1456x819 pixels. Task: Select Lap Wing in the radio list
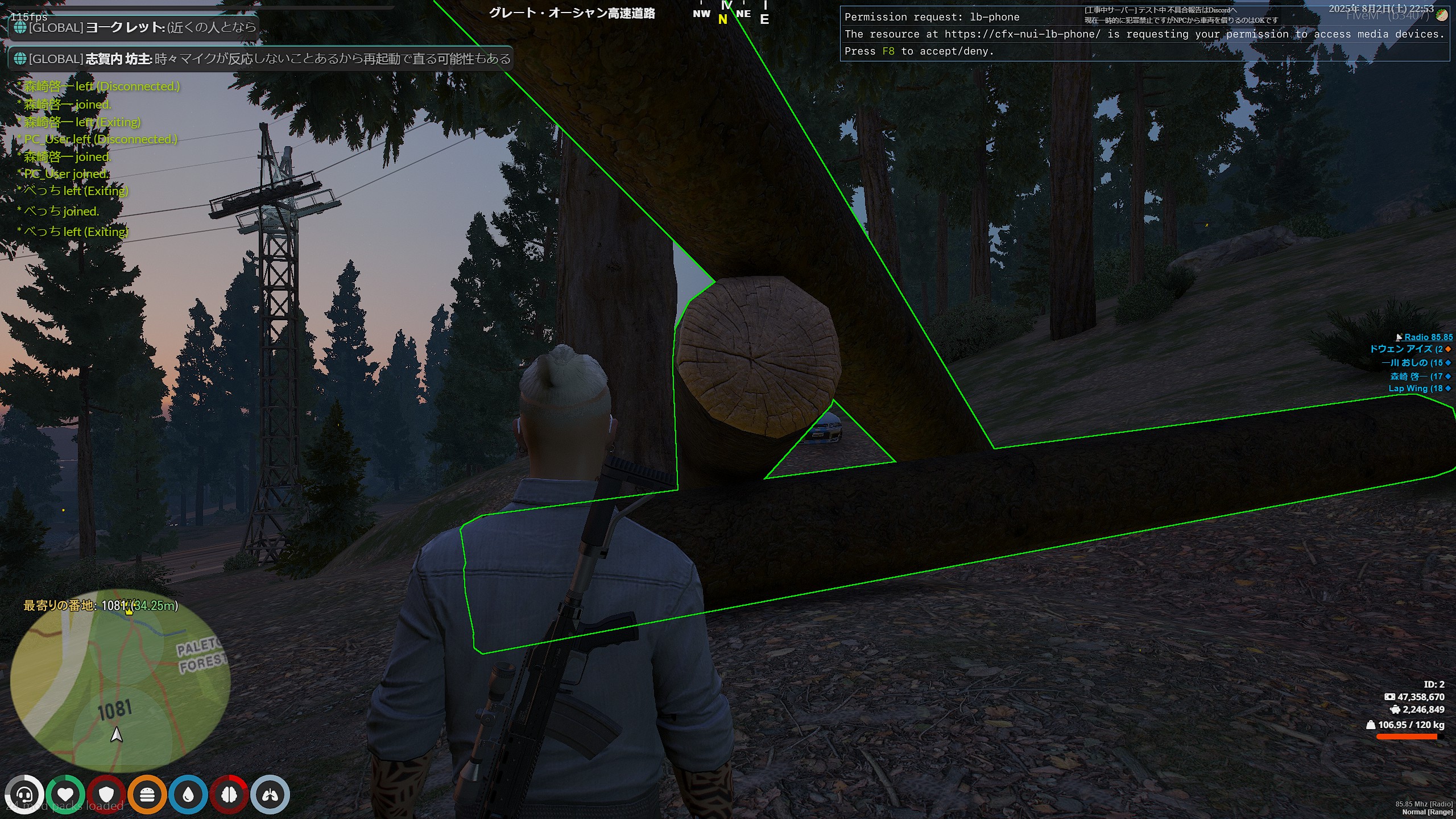1415,388
